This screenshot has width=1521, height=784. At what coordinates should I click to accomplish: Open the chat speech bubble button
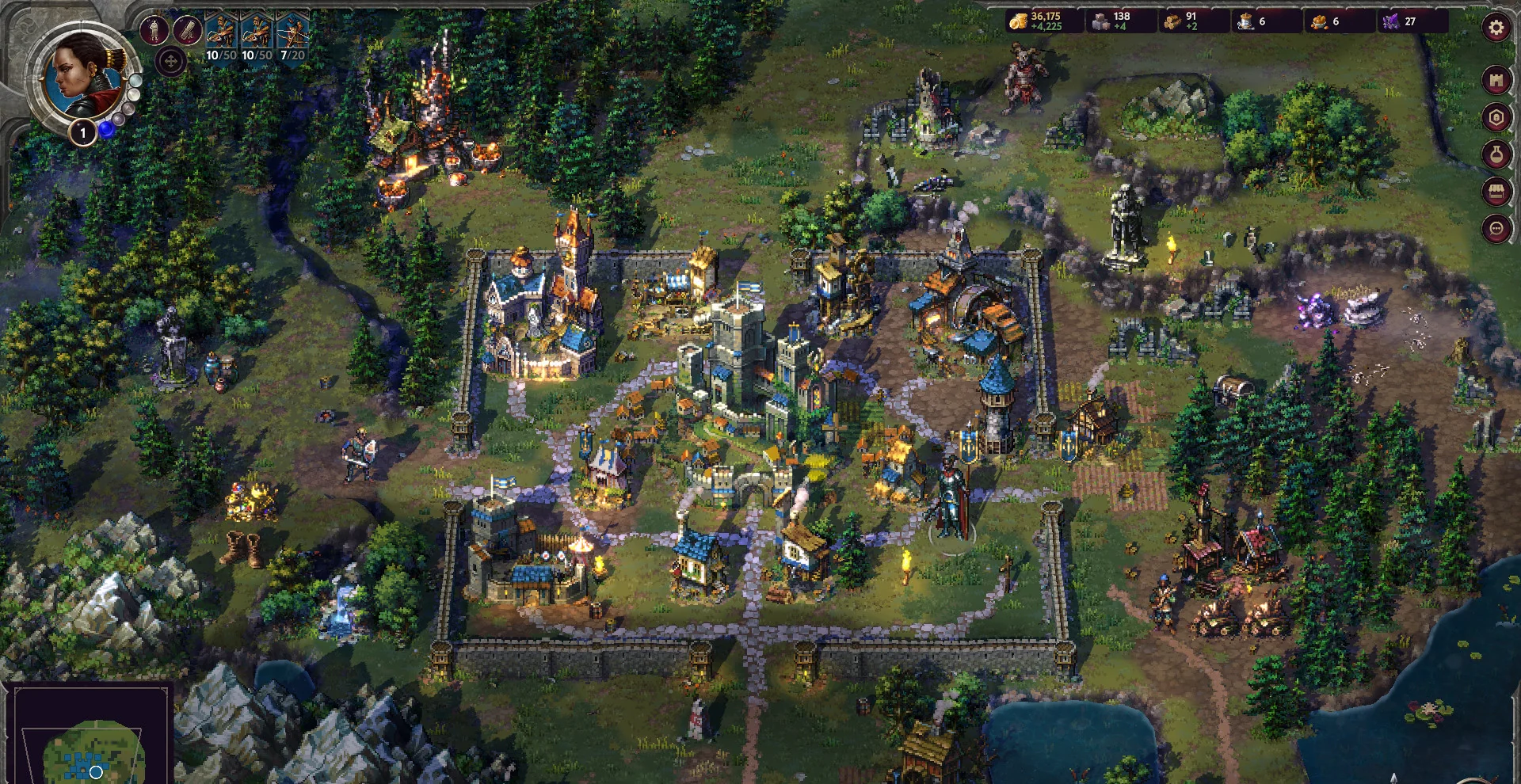click(x=1496, y=229)
